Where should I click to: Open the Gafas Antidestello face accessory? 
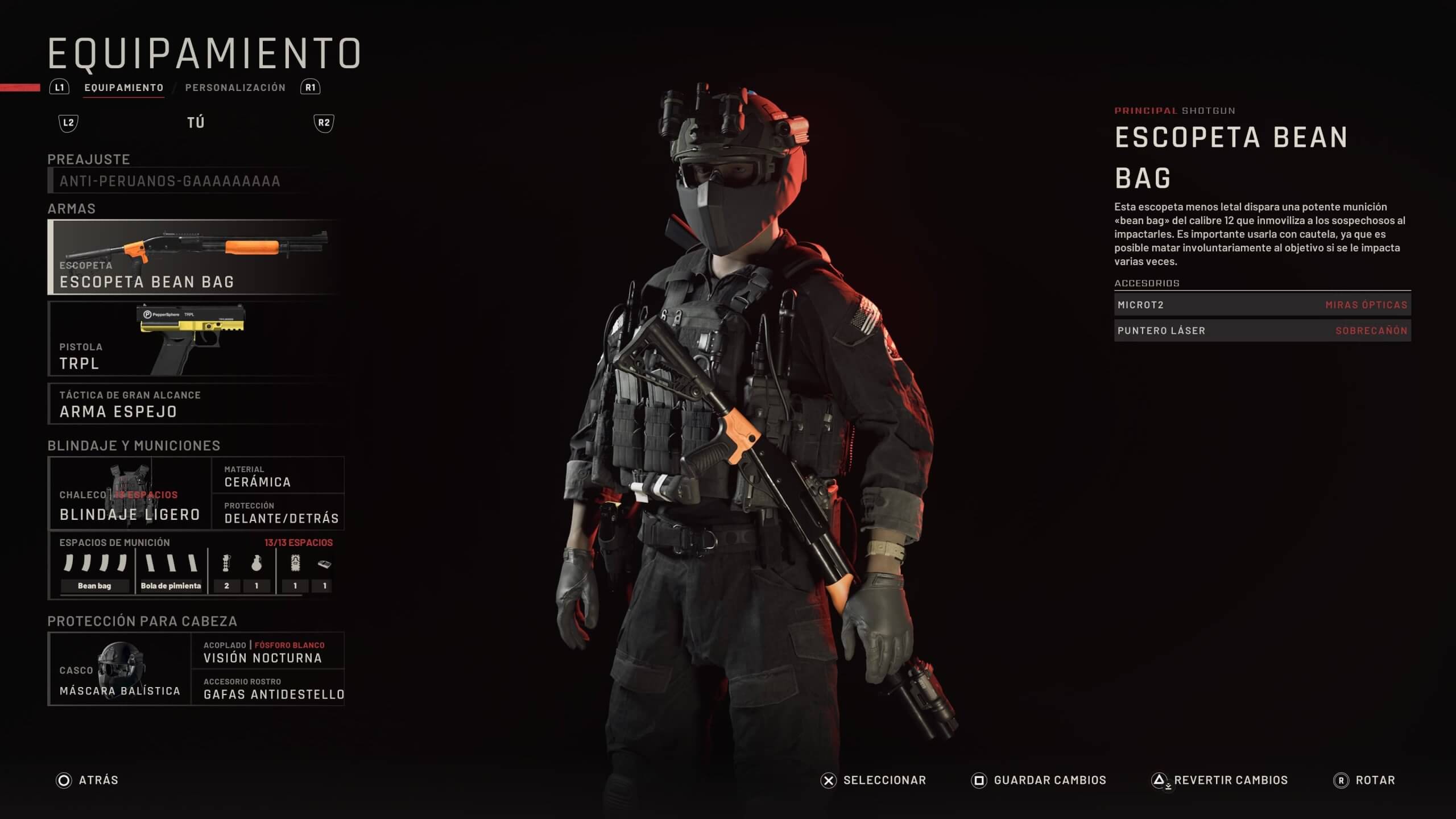(267, 688)
